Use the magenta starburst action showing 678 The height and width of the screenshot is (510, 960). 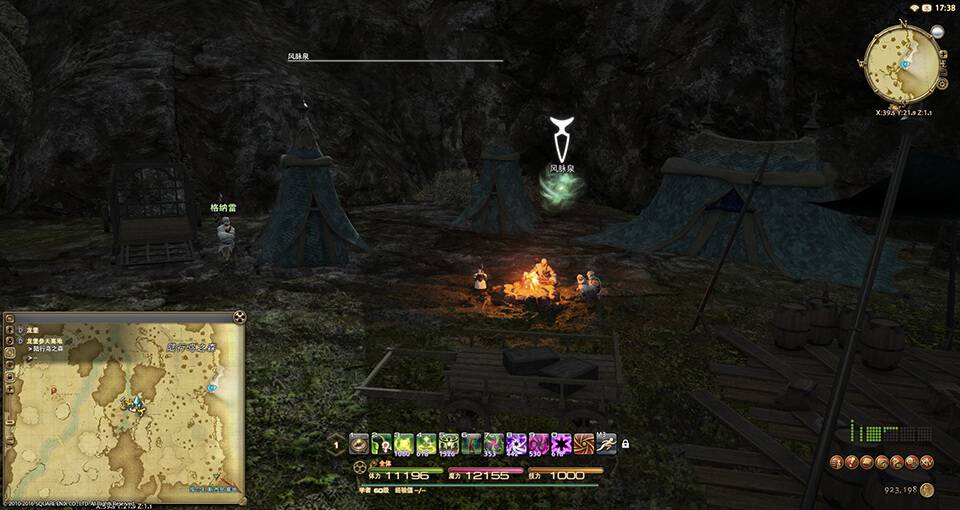pyautogui.click(x=561, y=443)
